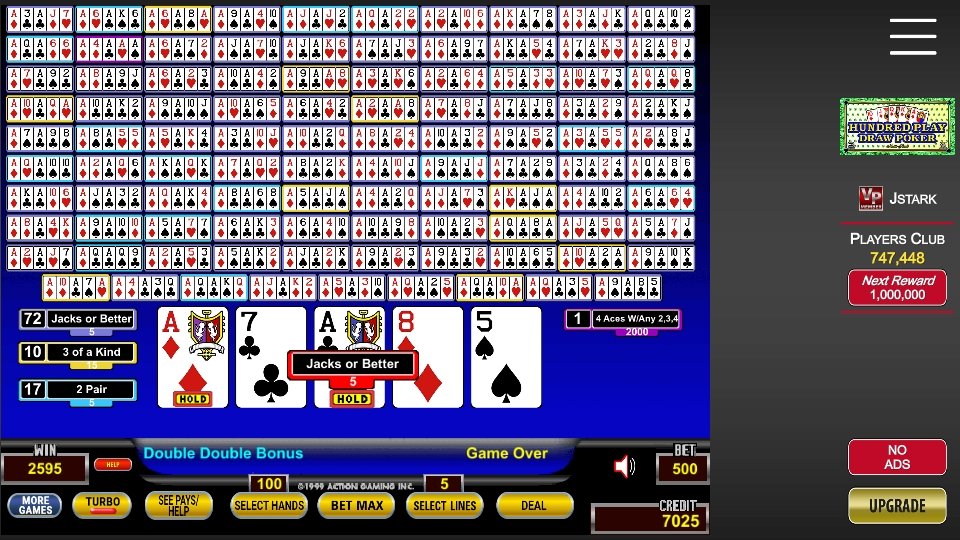
Task: Open See Pays/Help
Action: coord(179,505)
